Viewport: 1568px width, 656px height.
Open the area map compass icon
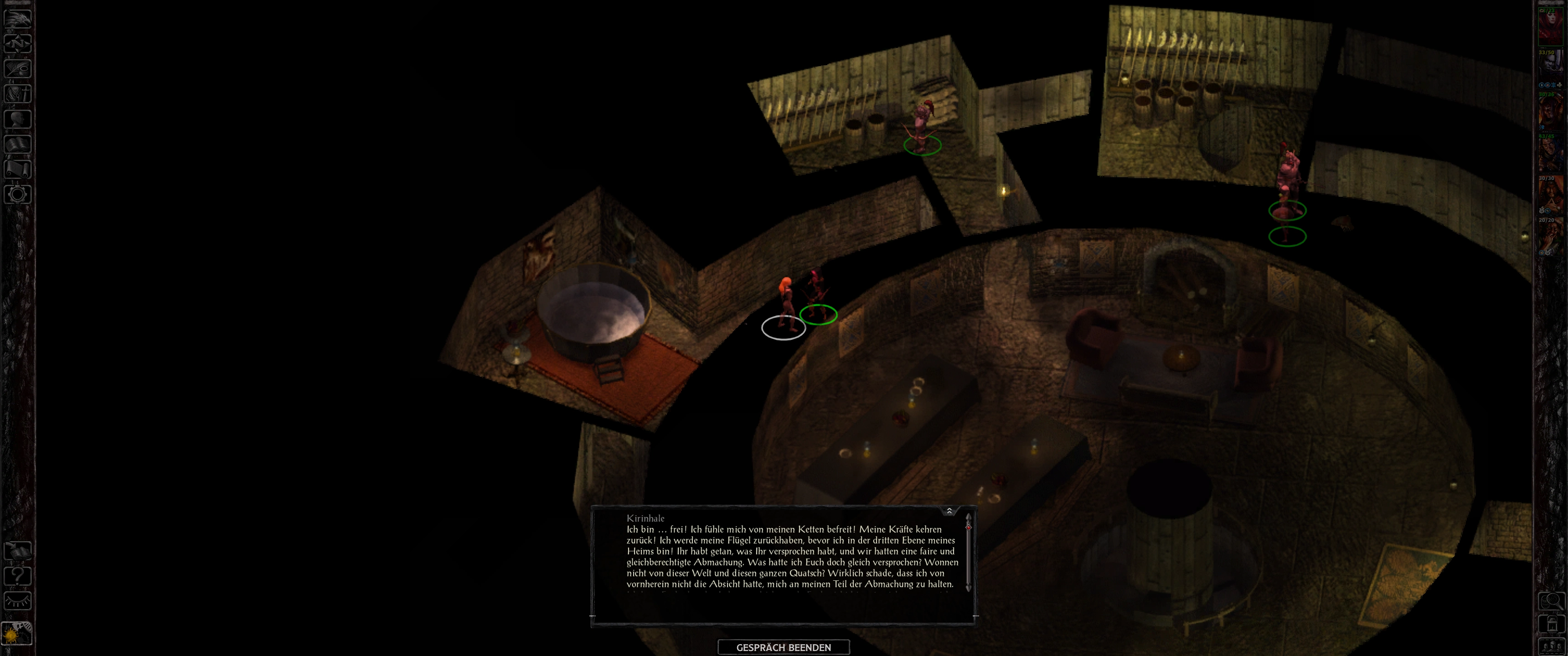pyautogui.click(x=18, y=43)
